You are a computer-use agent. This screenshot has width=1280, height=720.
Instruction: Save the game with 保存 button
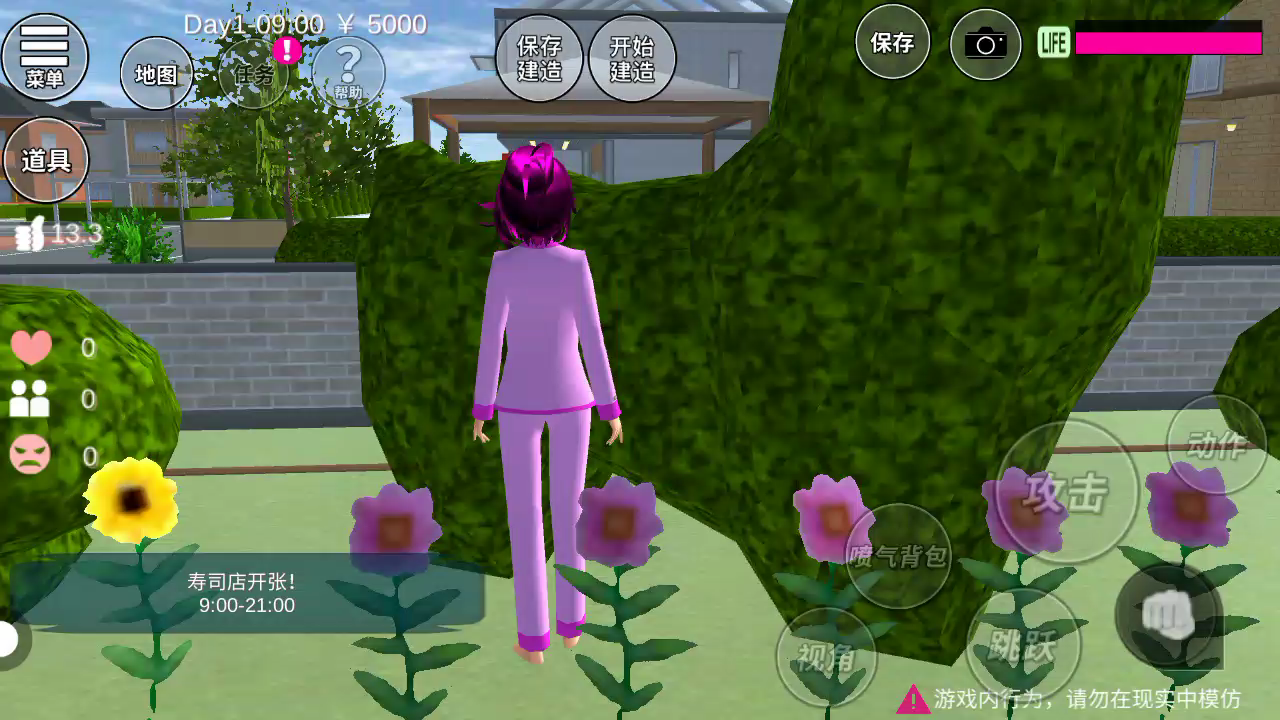pos(892,42)
